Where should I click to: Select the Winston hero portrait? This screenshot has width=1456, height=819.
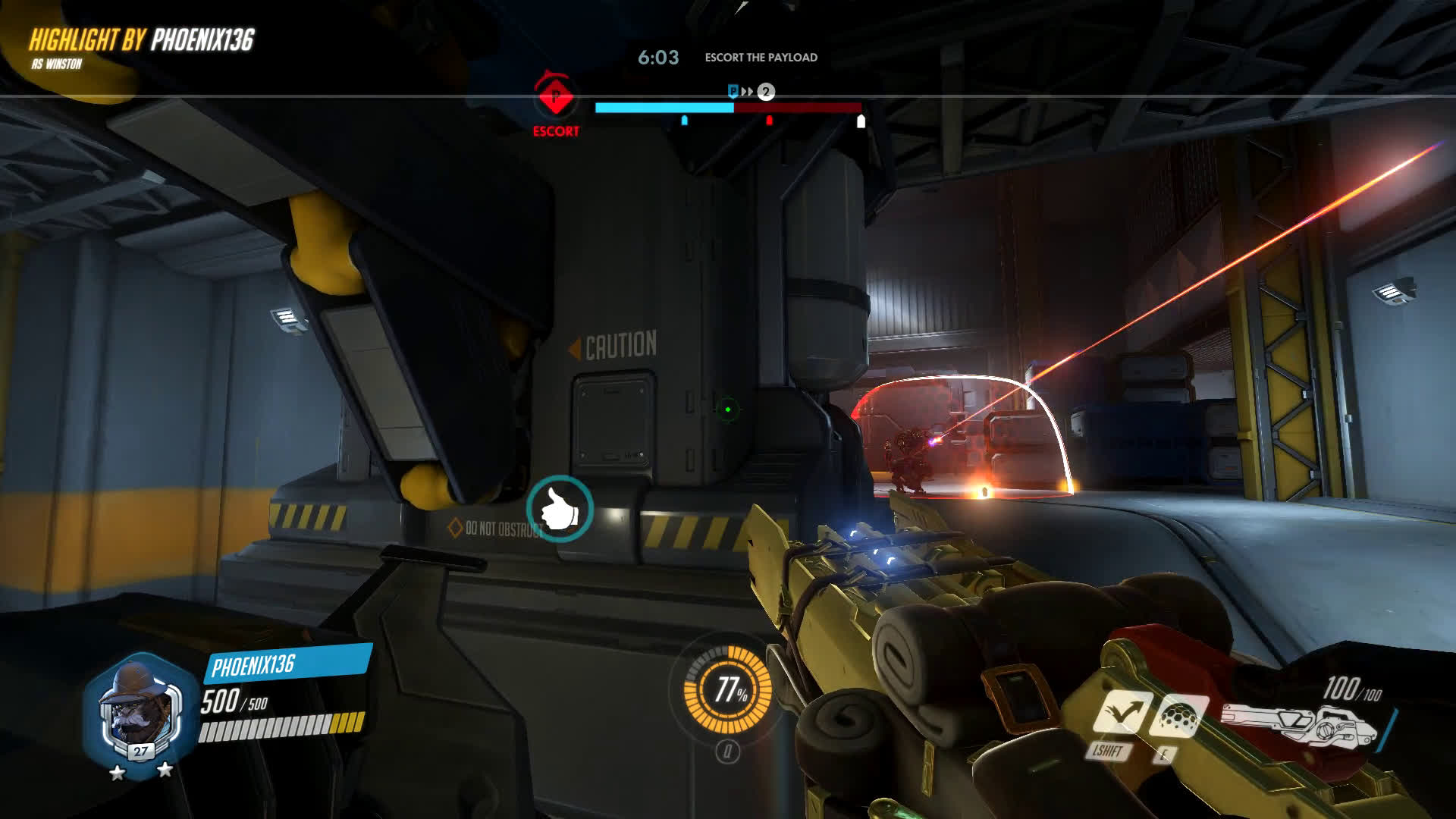point(140,711)
